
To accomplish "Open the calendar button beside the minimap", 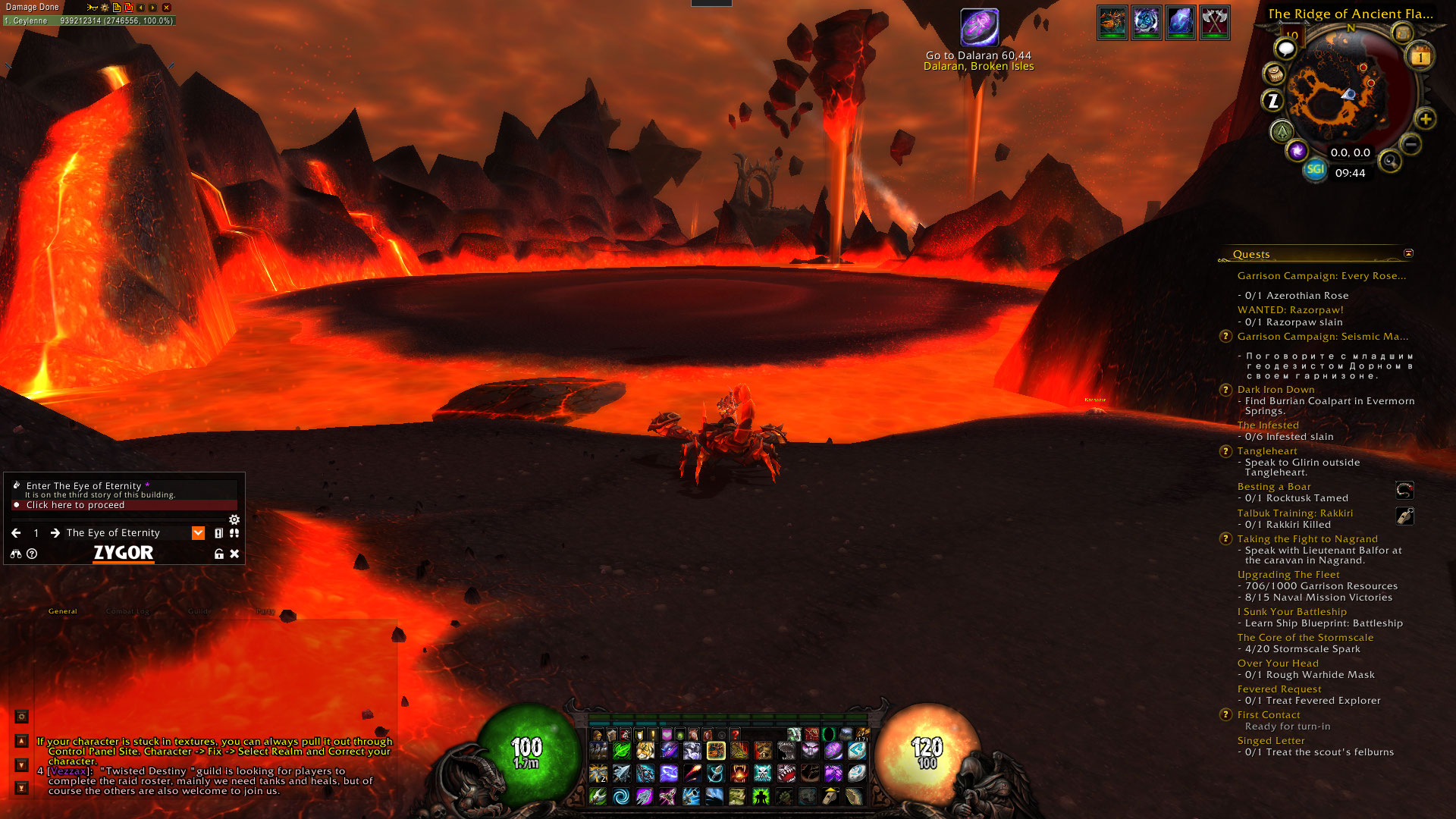I will tap(1420, 57).
